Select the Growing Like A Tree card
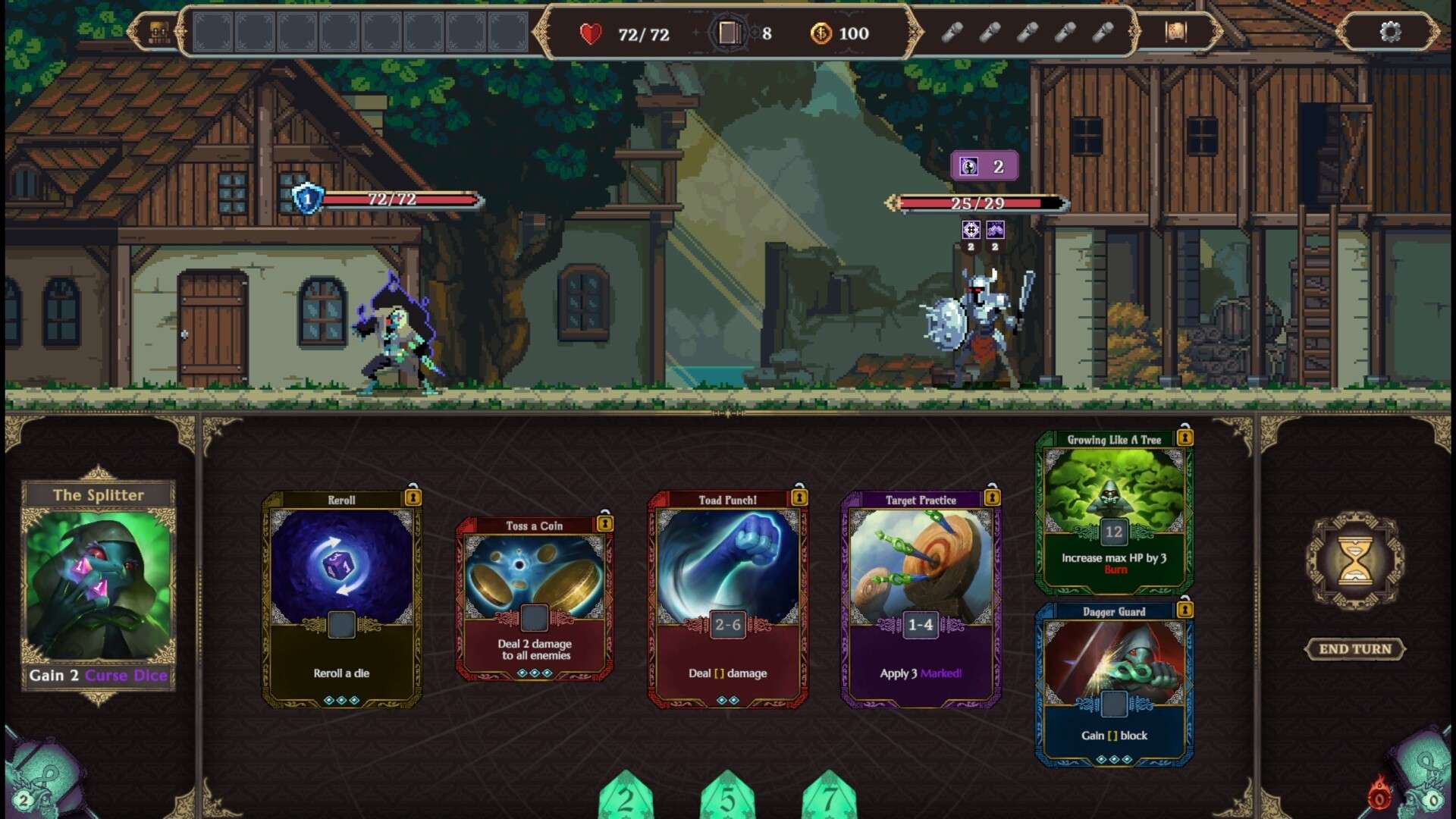The image size is (1456, 819). pyautogui.click(x=1113, y=513)
